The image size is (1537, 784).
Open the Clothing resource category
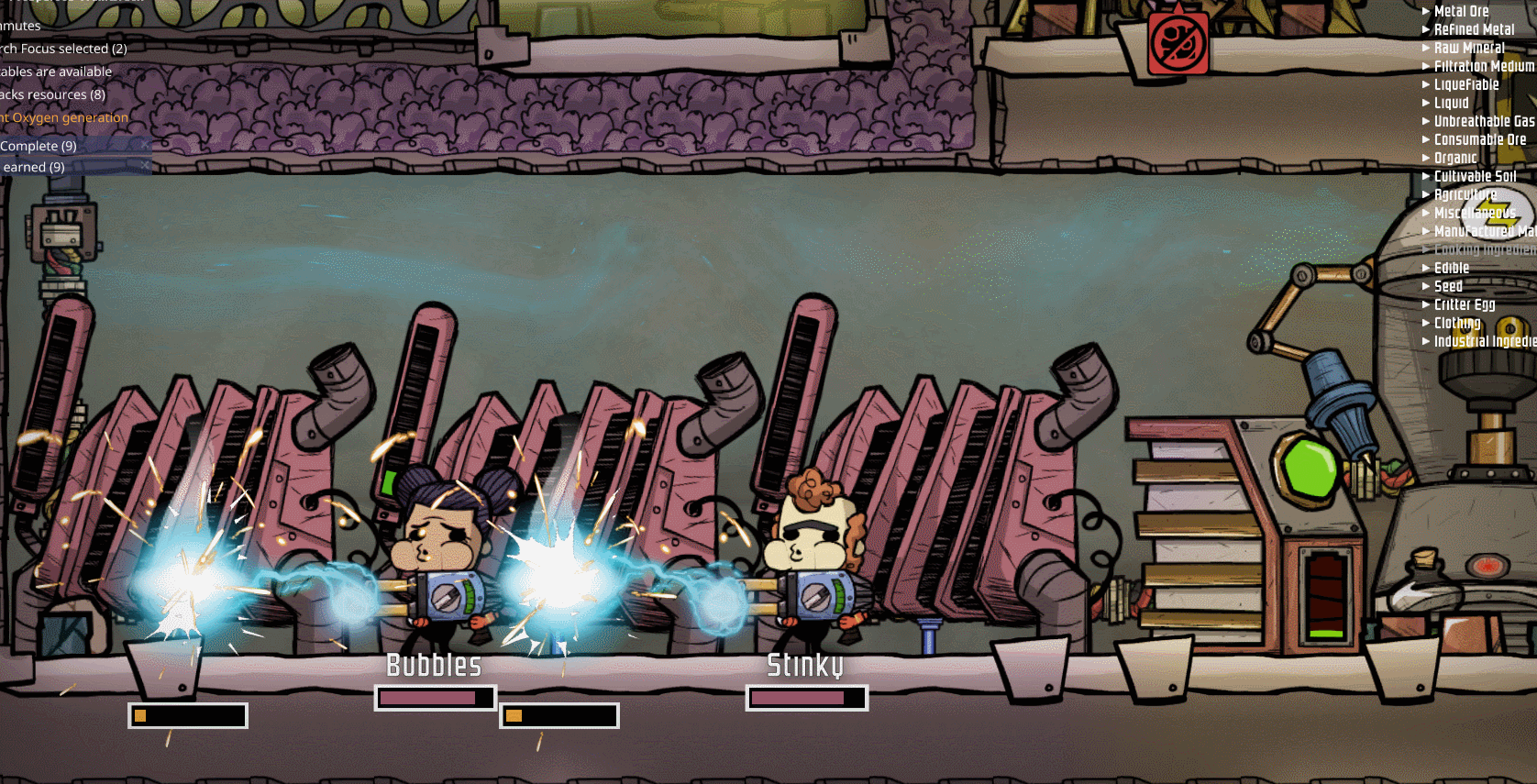1456,323
